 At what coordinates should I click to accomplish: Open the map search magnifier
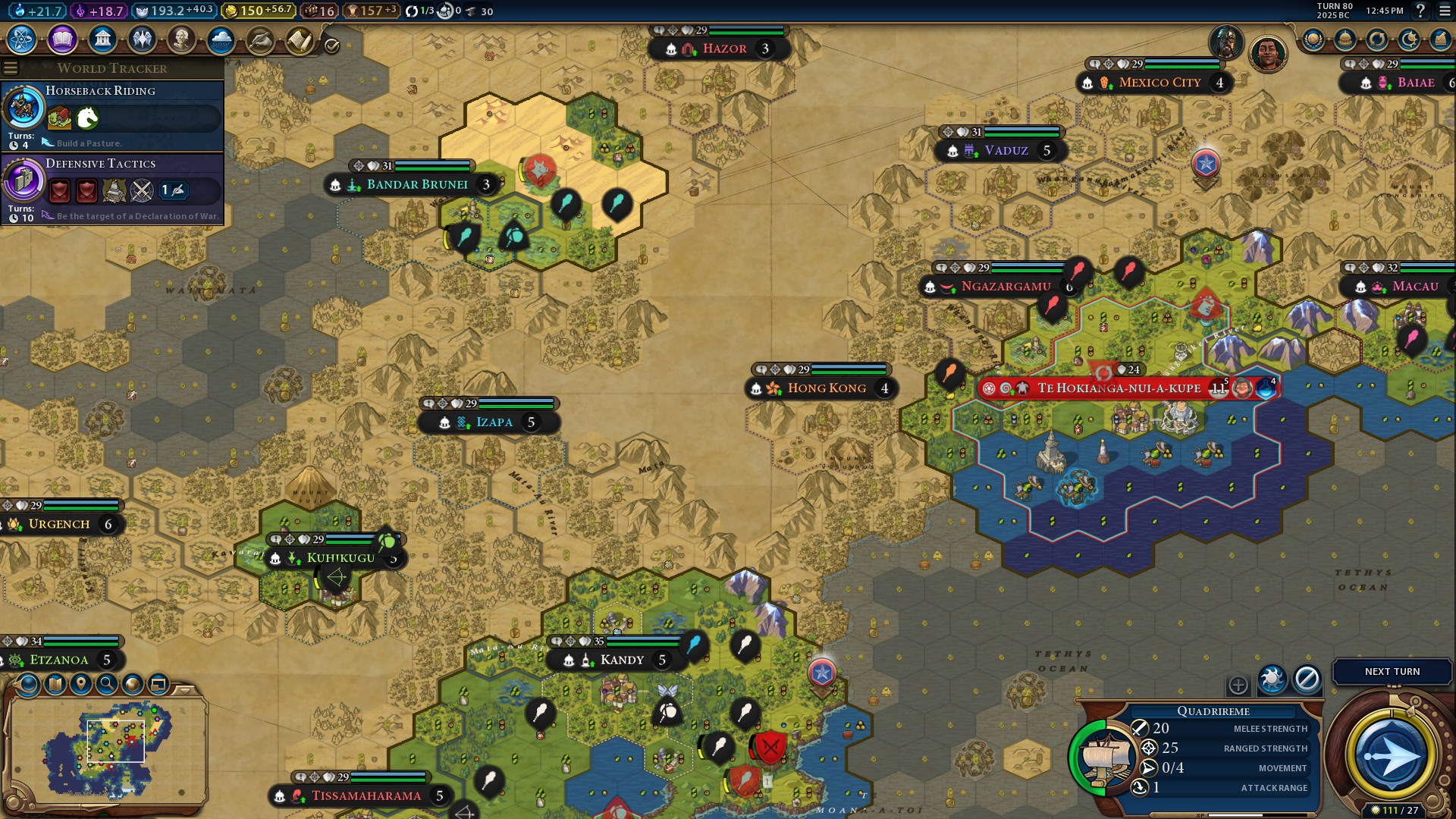pos(107,685)
